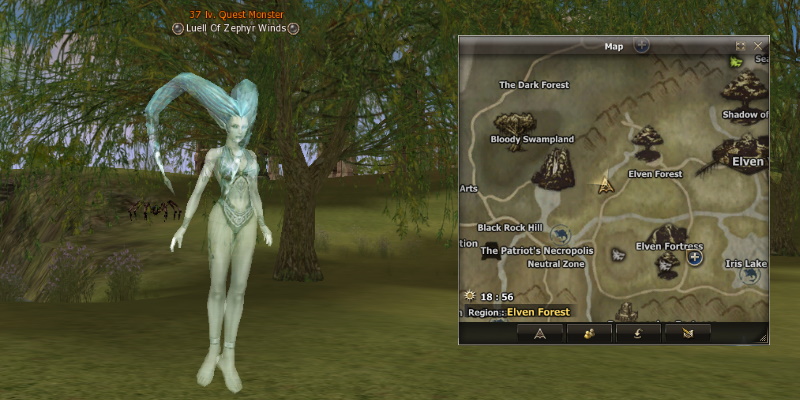
Task: Close the Map window
Action: 759,46
